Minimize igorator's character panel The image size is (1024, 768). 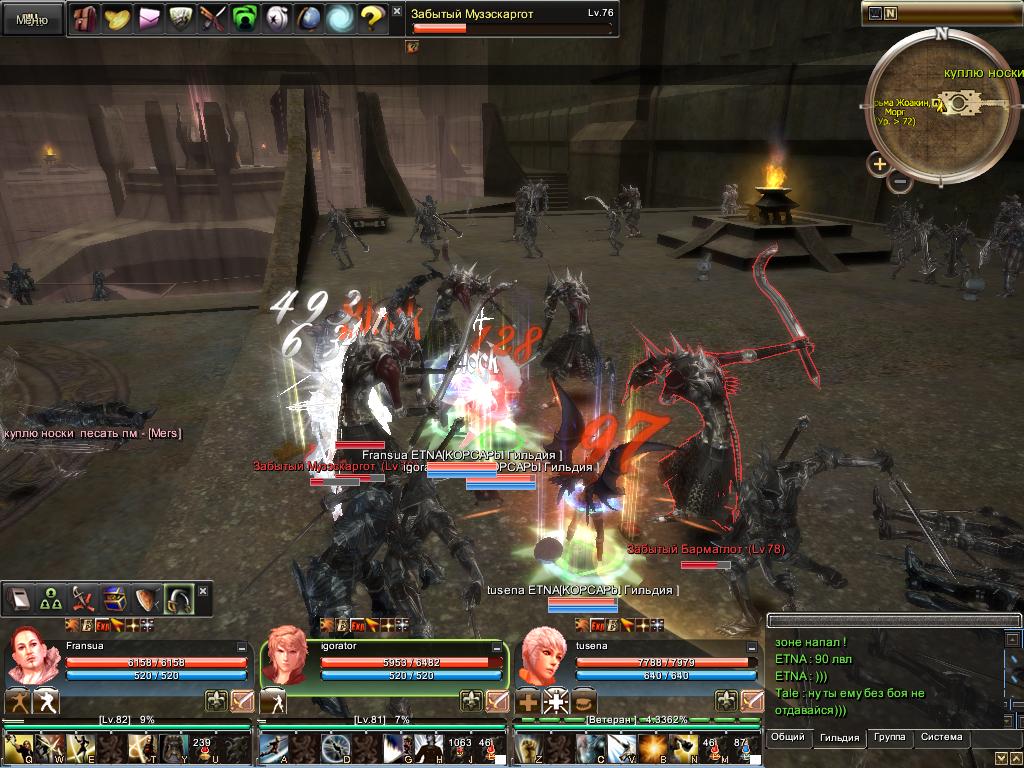click(496, 648)
